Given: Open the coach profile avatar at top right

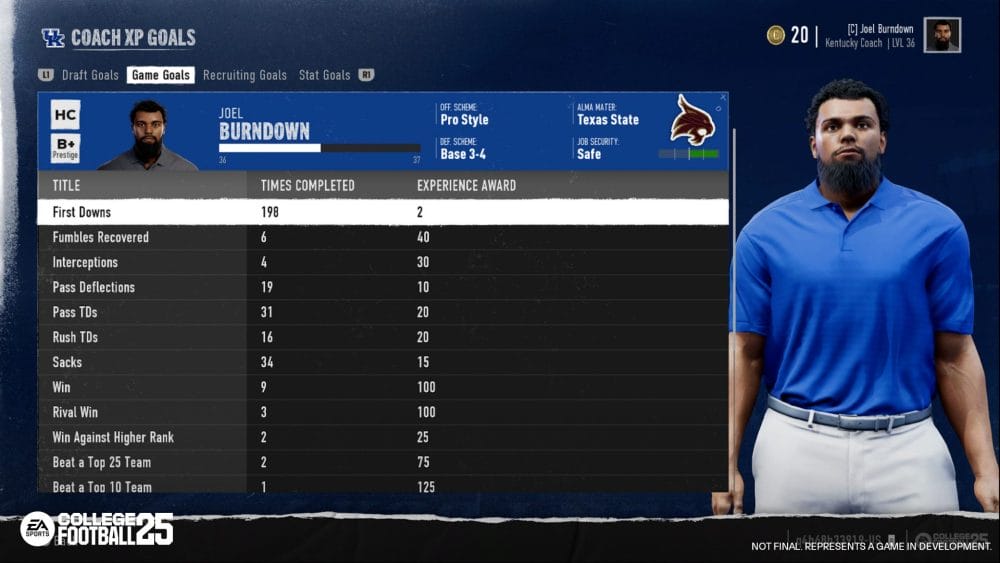Looking at the screenshot, I should click(942, 35).
